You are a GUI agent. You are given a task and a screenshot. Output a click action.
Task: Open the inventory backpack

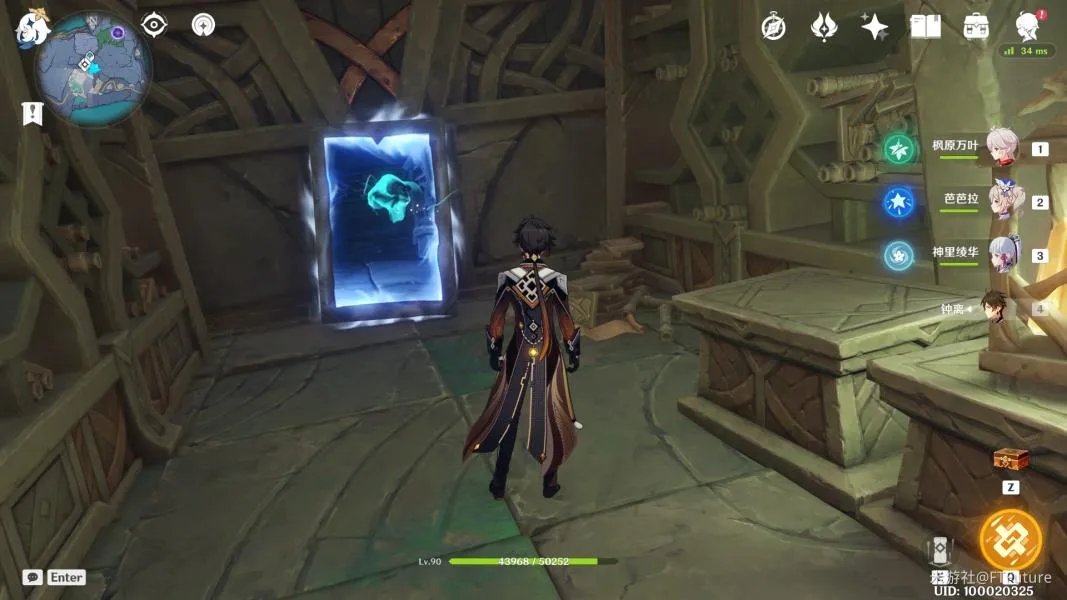pyautogui.click(x=976, y=27)
